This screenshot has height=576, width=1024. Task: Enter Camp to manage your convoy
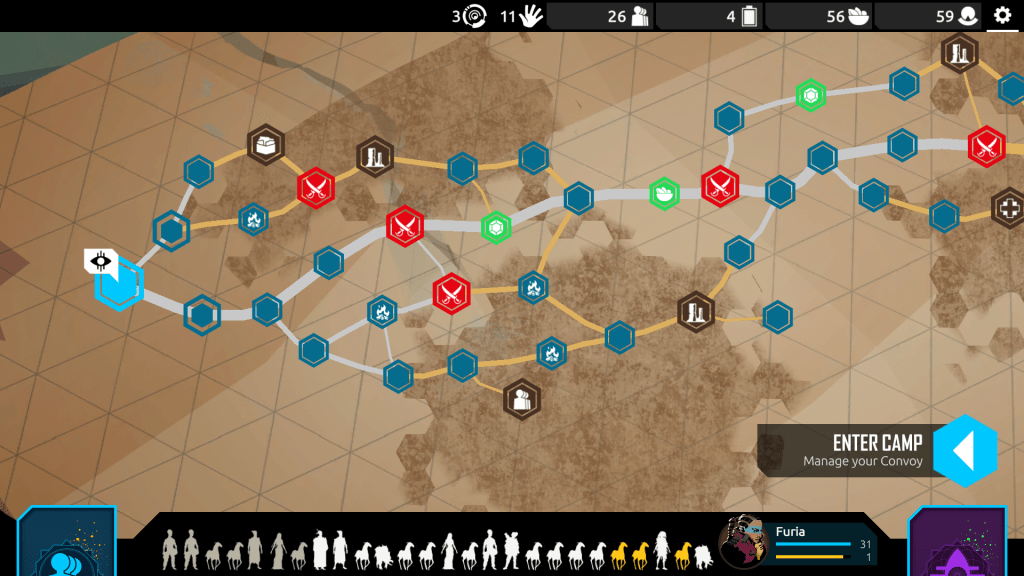point(965,451)
